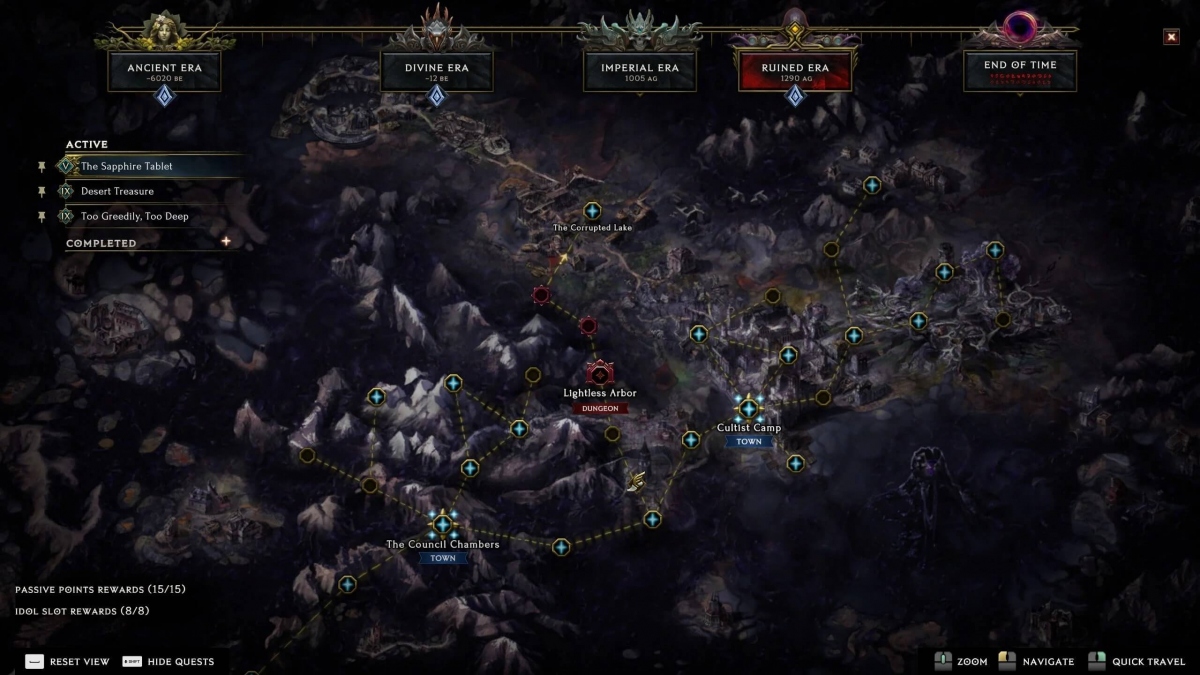Select the Divine Era timeline
The height and width of the screenshot is (675, 1200).
coord(436,72)
